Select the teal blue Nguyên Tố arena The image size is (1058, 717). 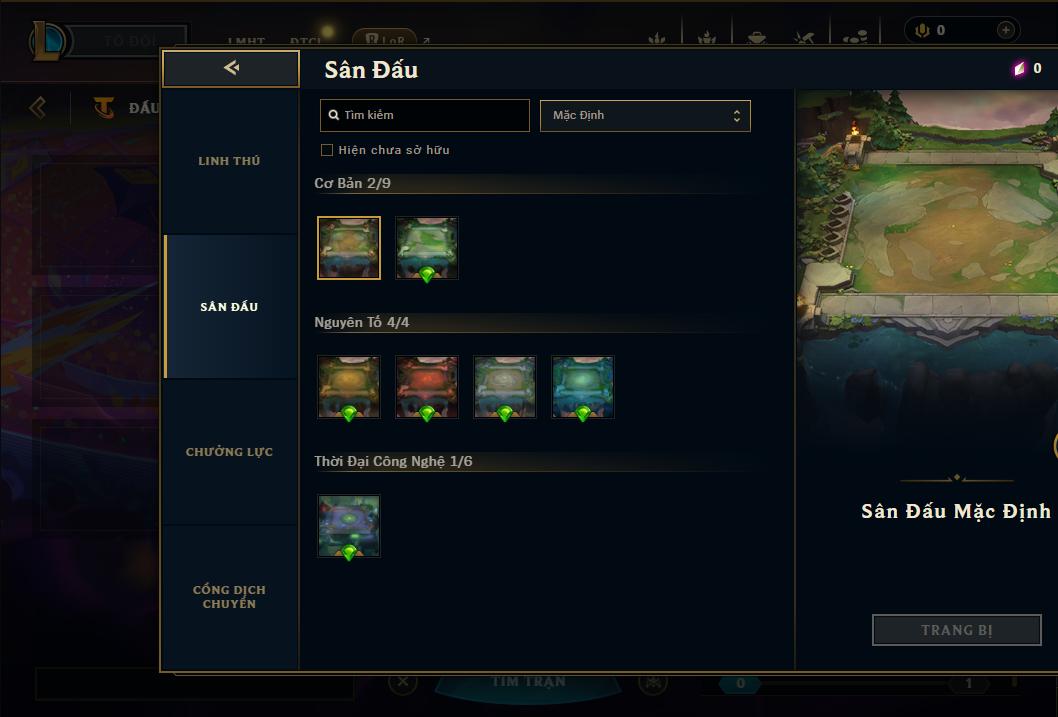[583, 387]
